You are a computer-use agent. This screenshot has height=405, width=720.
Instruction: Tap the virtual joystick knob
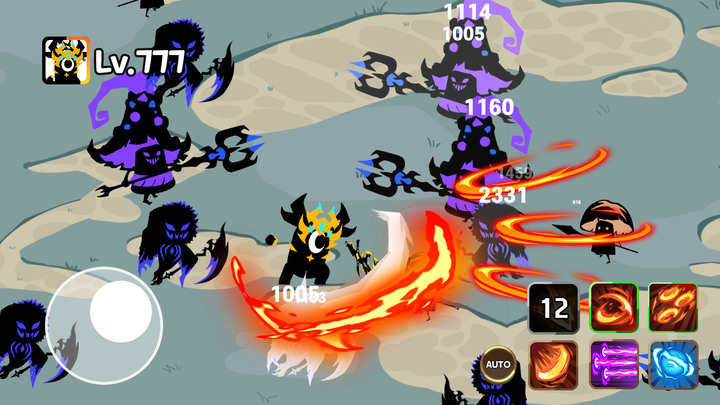coord(120,311)
